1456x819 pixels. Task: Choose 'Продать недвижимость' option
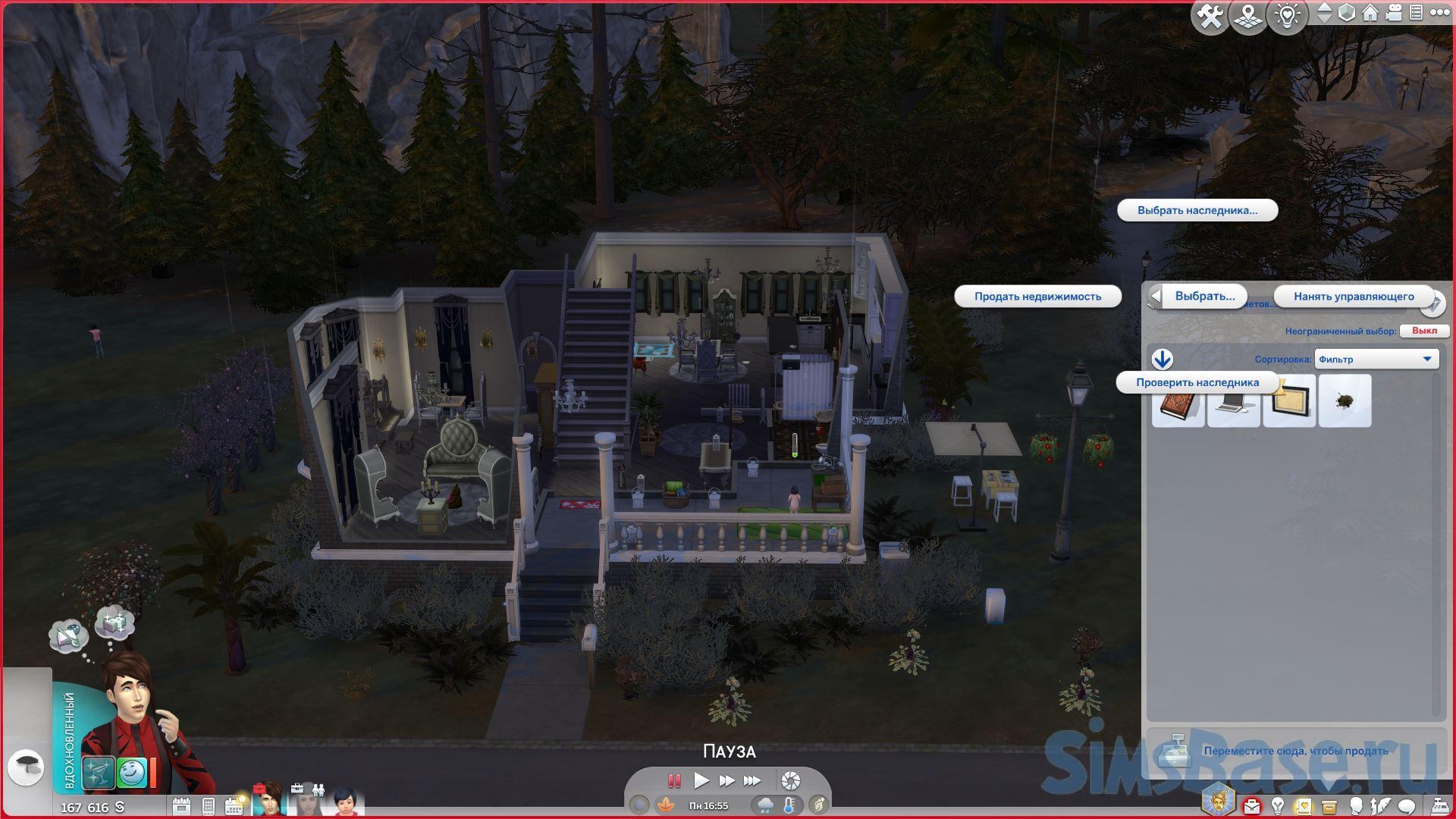(x=1037, y=297)
